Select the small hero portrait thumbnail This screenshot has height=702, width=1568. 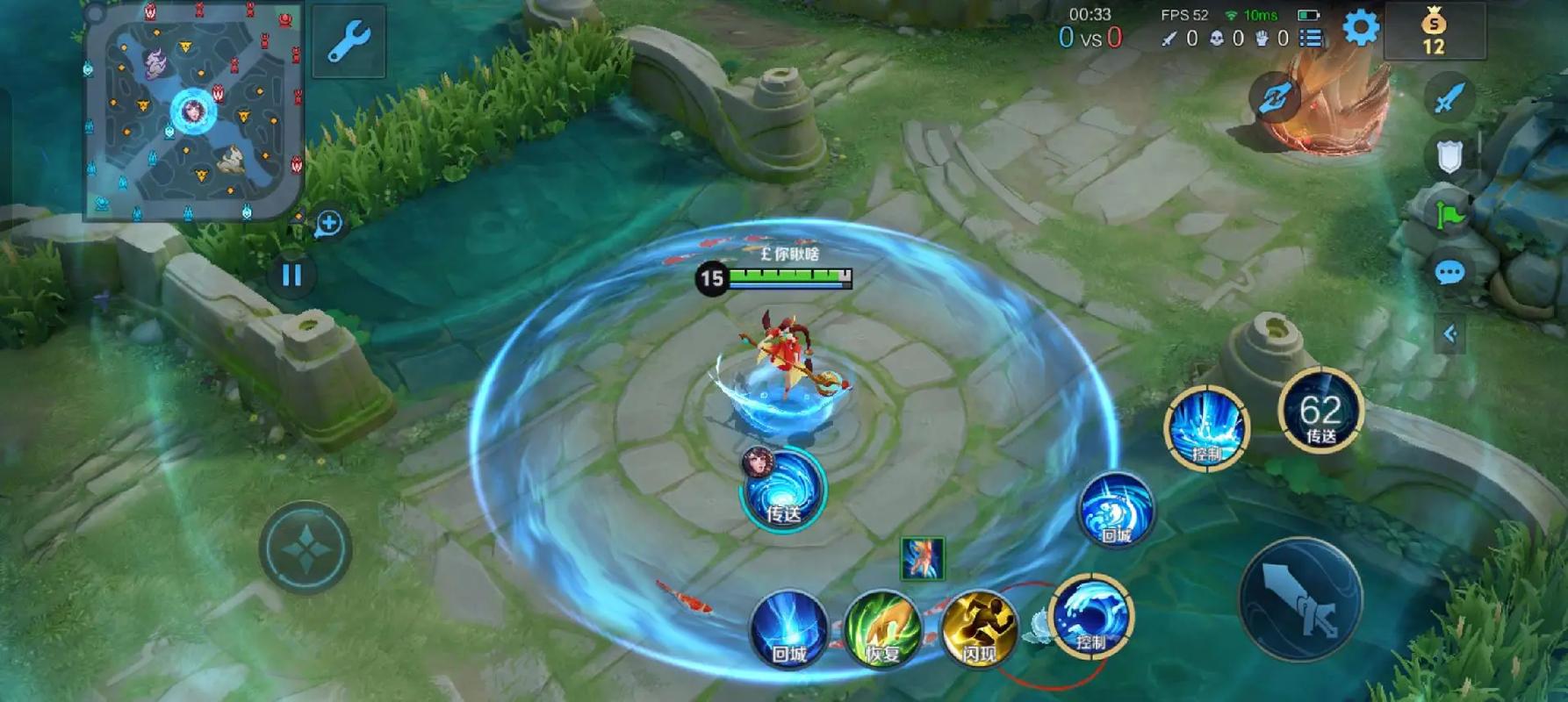click(923, 558)
